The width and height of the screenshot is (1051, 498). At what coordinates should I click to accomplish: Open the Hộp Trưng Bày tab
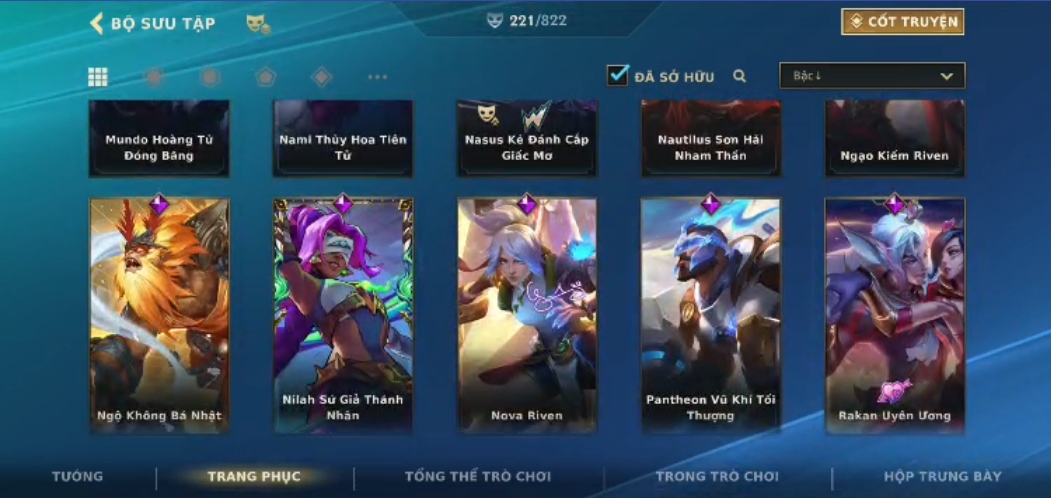click(942, 477)
